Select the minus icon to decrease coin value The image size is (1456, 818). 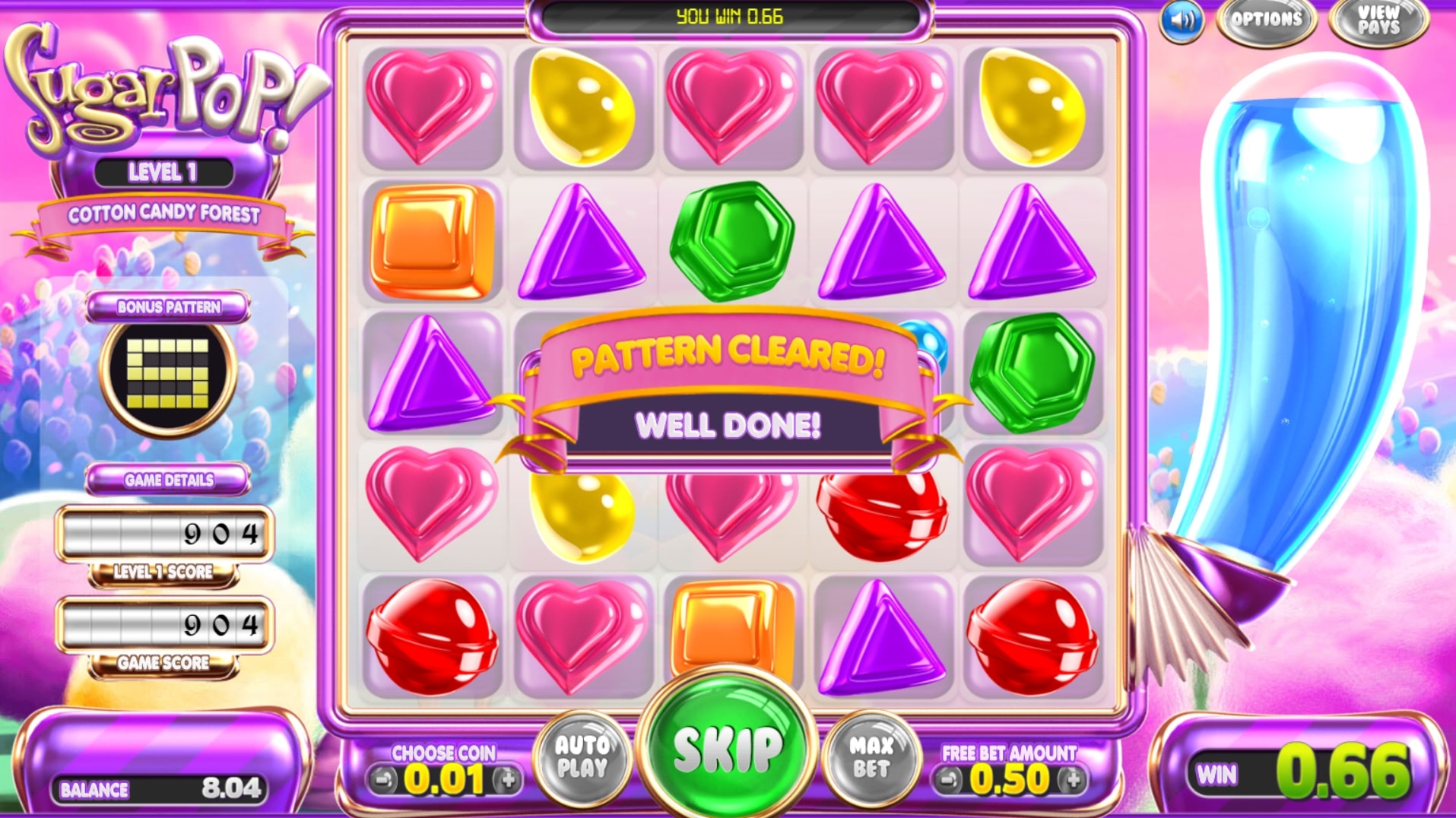pyautogui.click(x=384, y=778)
